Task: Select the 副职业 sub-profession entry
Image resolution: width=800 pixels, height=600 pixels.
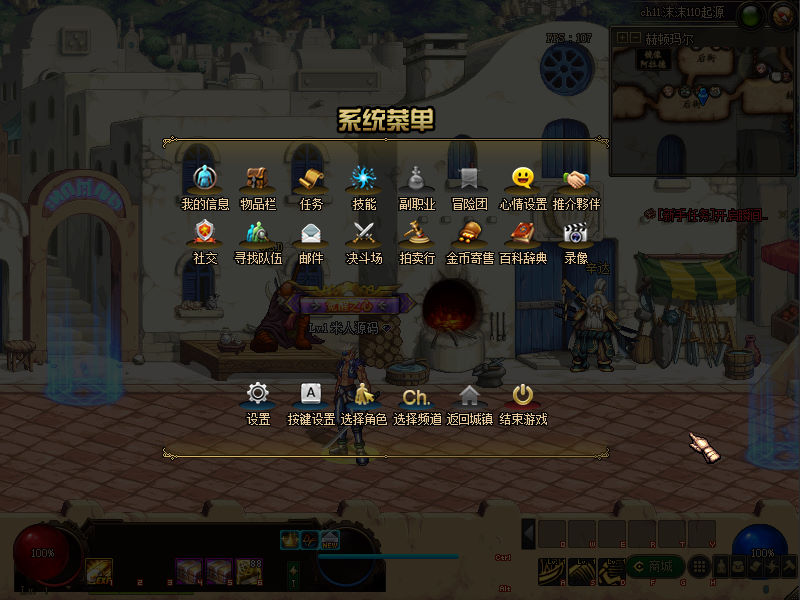Action: pyautogui.click(x=417, y=180)
